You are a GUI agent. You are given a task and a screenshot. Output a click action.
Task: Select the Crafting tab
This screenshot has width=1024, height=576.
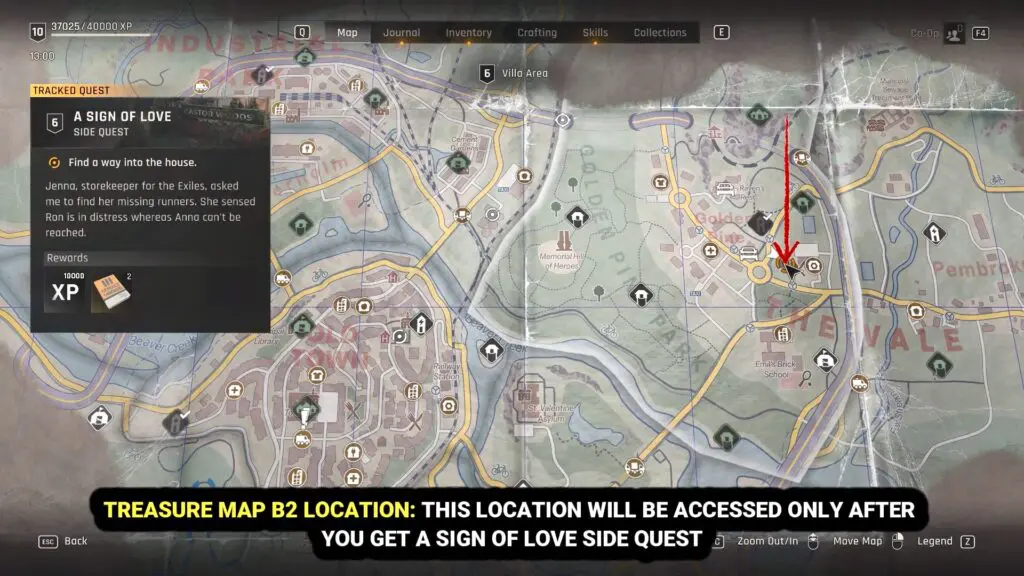[x=537, y=32]
